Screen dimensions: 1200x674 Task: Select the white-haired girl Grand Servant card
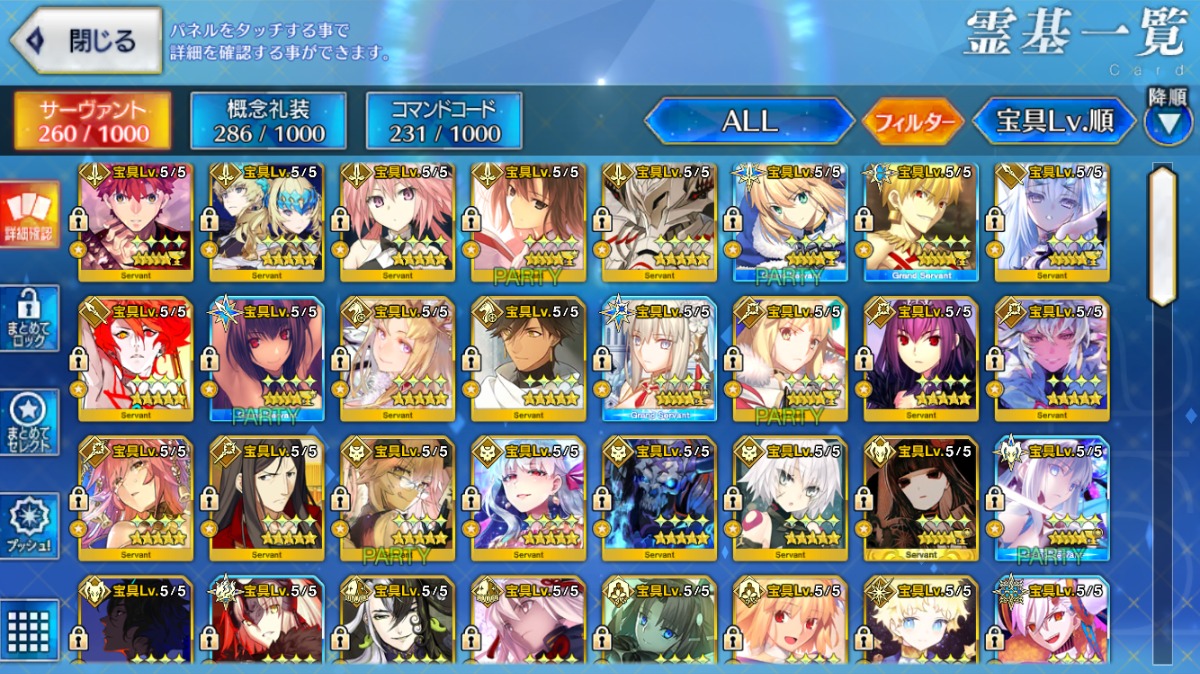coord(659,358)
